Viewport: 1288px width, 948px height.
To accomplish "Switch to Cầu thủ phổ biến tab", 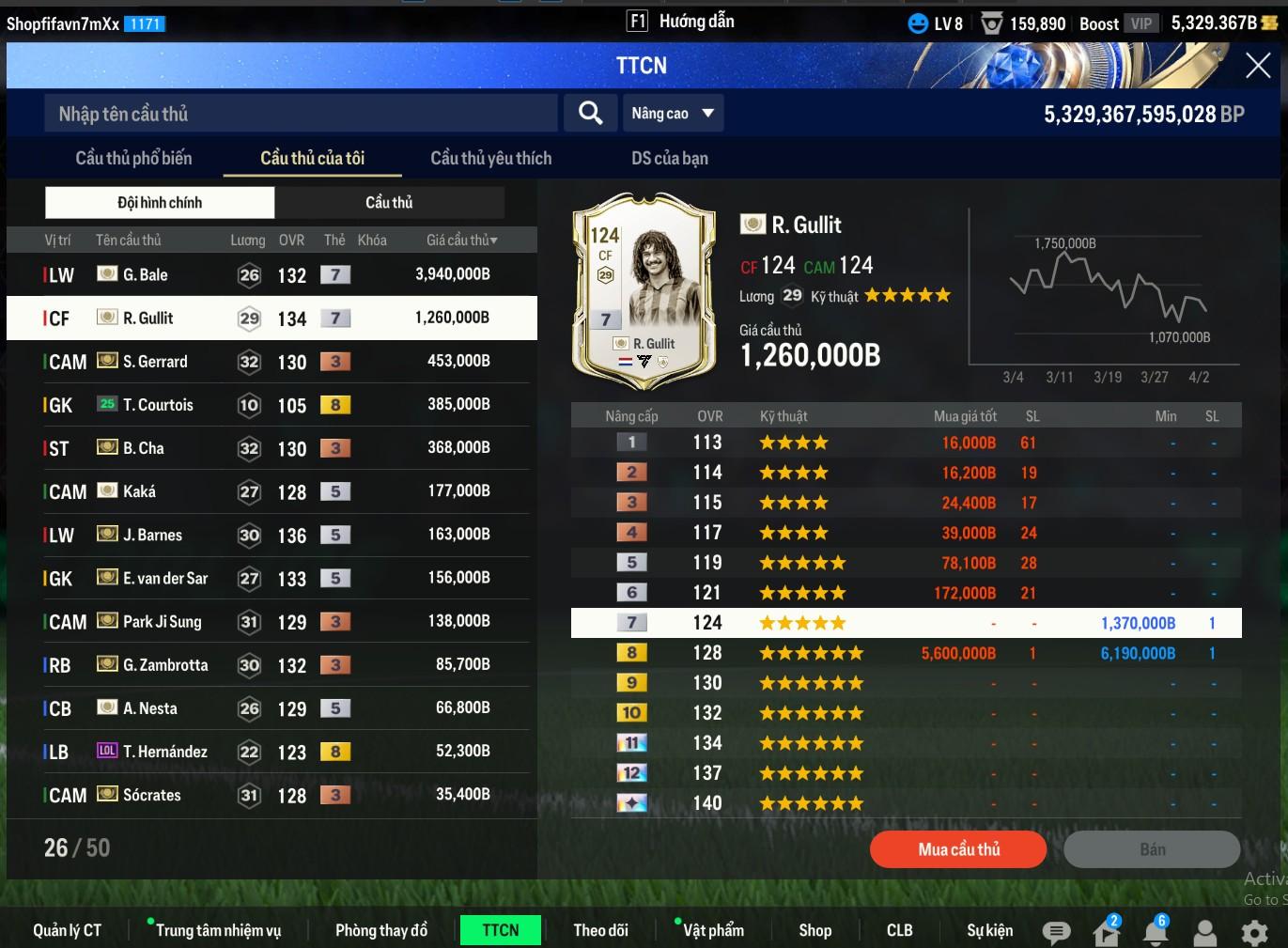I will (133, 158).
